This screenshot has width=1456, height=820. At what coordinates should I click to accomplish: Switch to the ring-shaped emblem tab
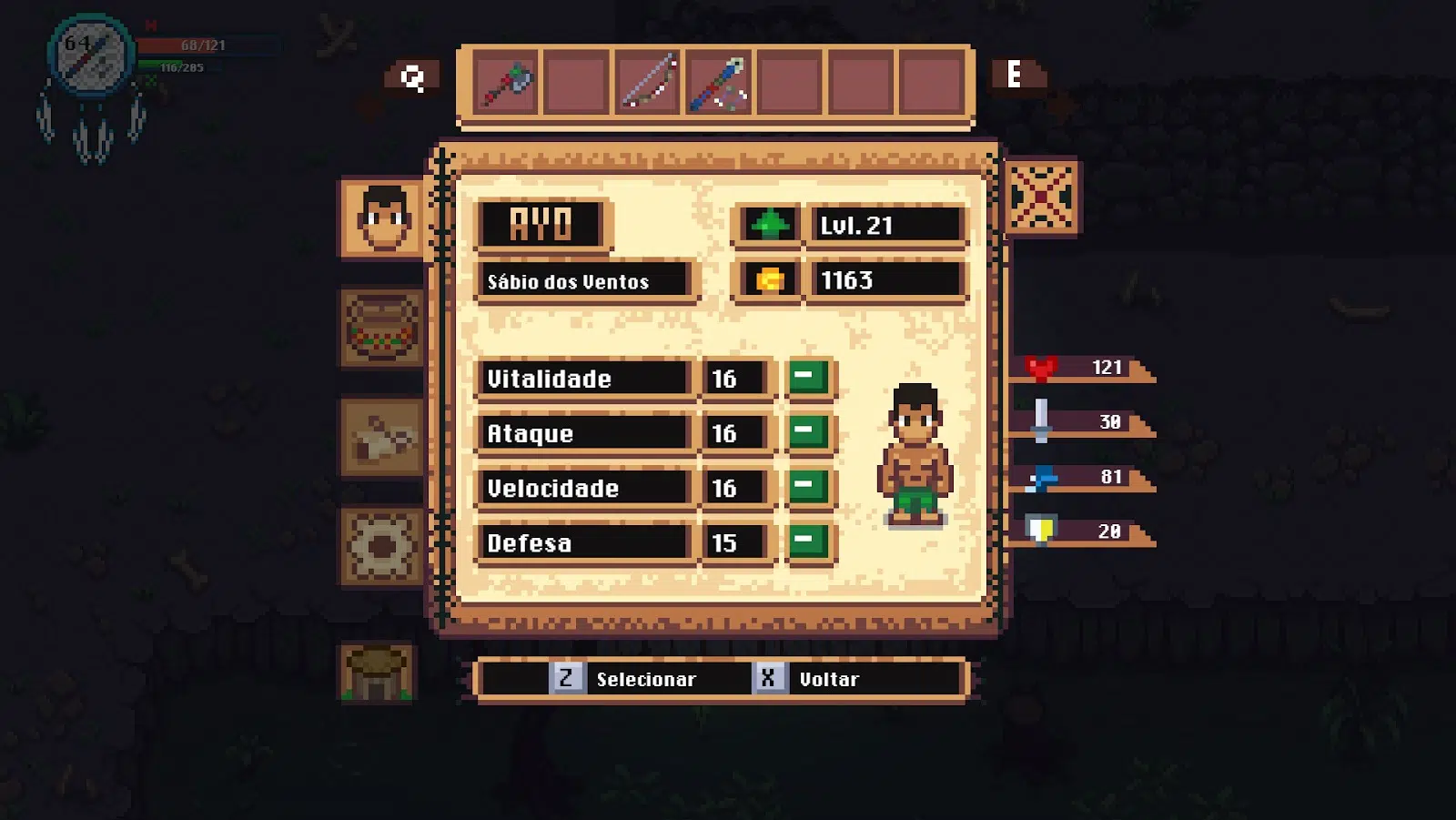click(382, 546)
